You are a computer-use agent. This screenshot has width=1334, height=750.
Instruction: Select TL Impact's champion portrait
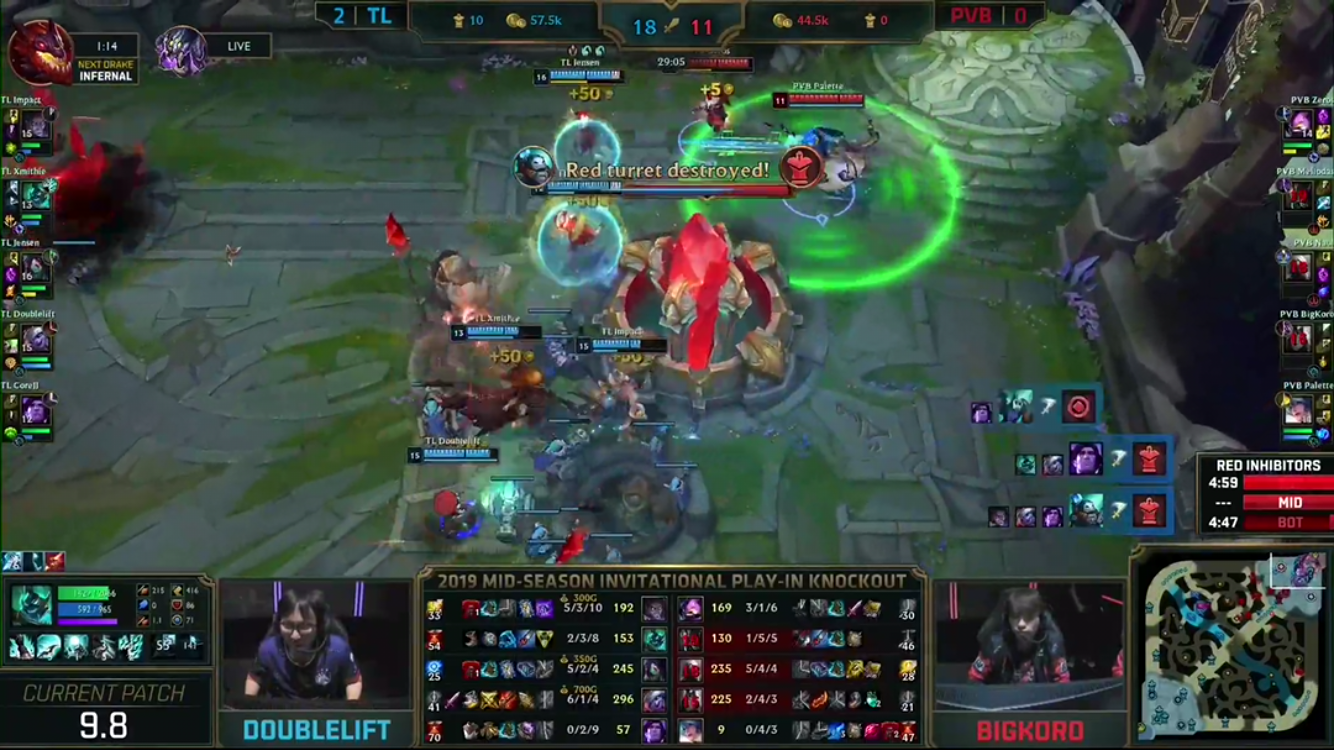coord(35,127)
